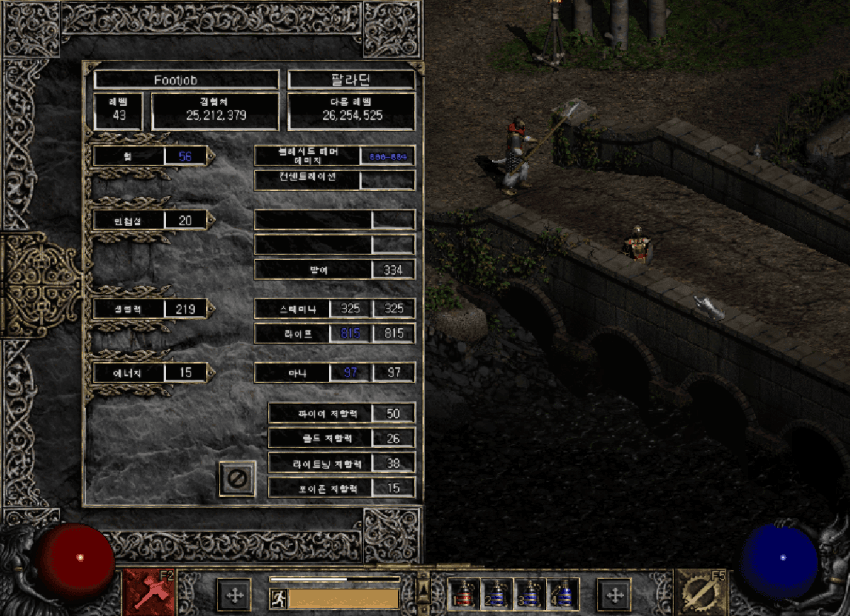This screenshot has height=616, width=850.
Task: Select the Blessed Hammer left skill icon
Action: tap(148, 592)
